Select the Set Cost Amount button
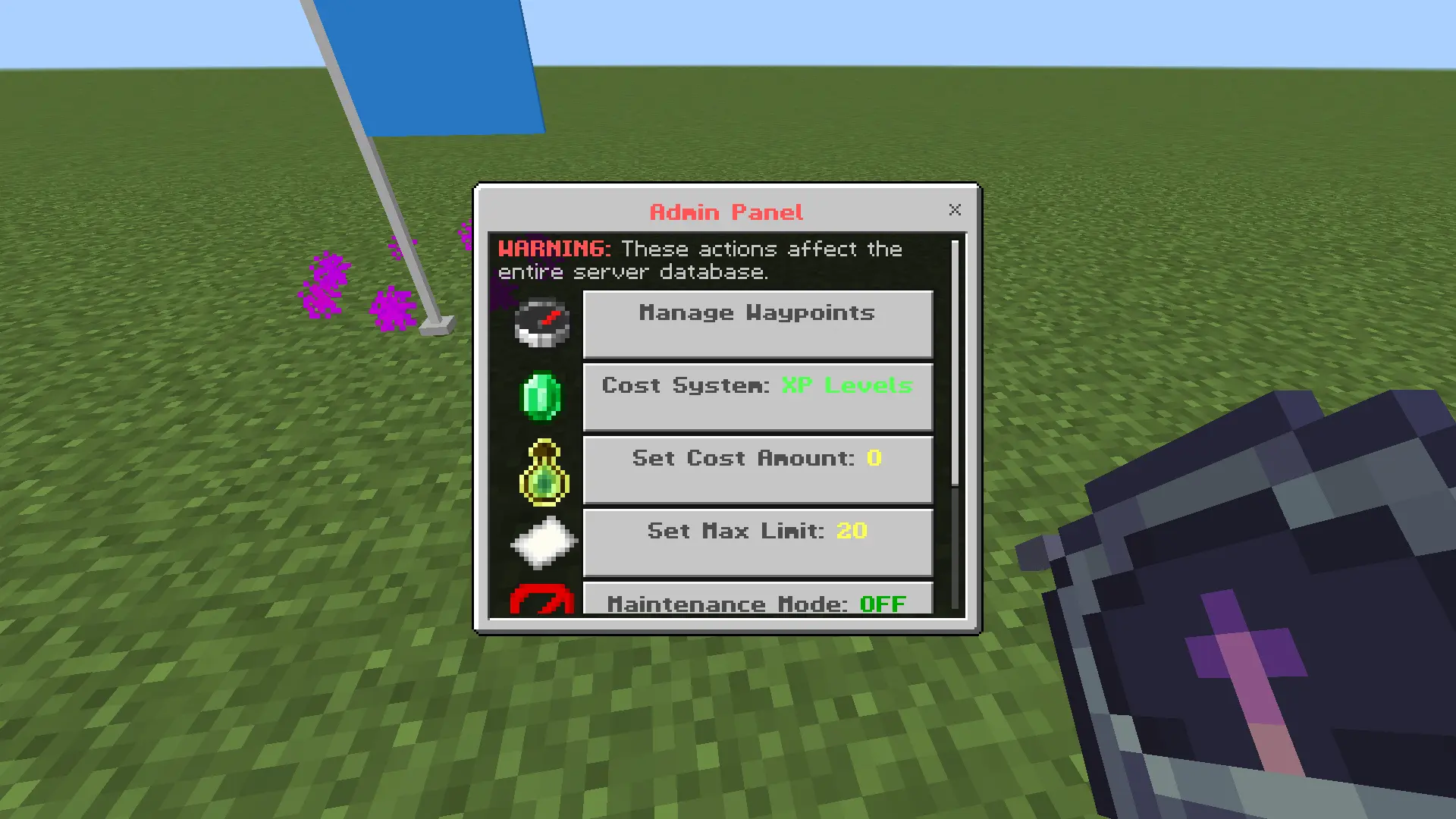The image size is (1456, 819). [757, 469]
